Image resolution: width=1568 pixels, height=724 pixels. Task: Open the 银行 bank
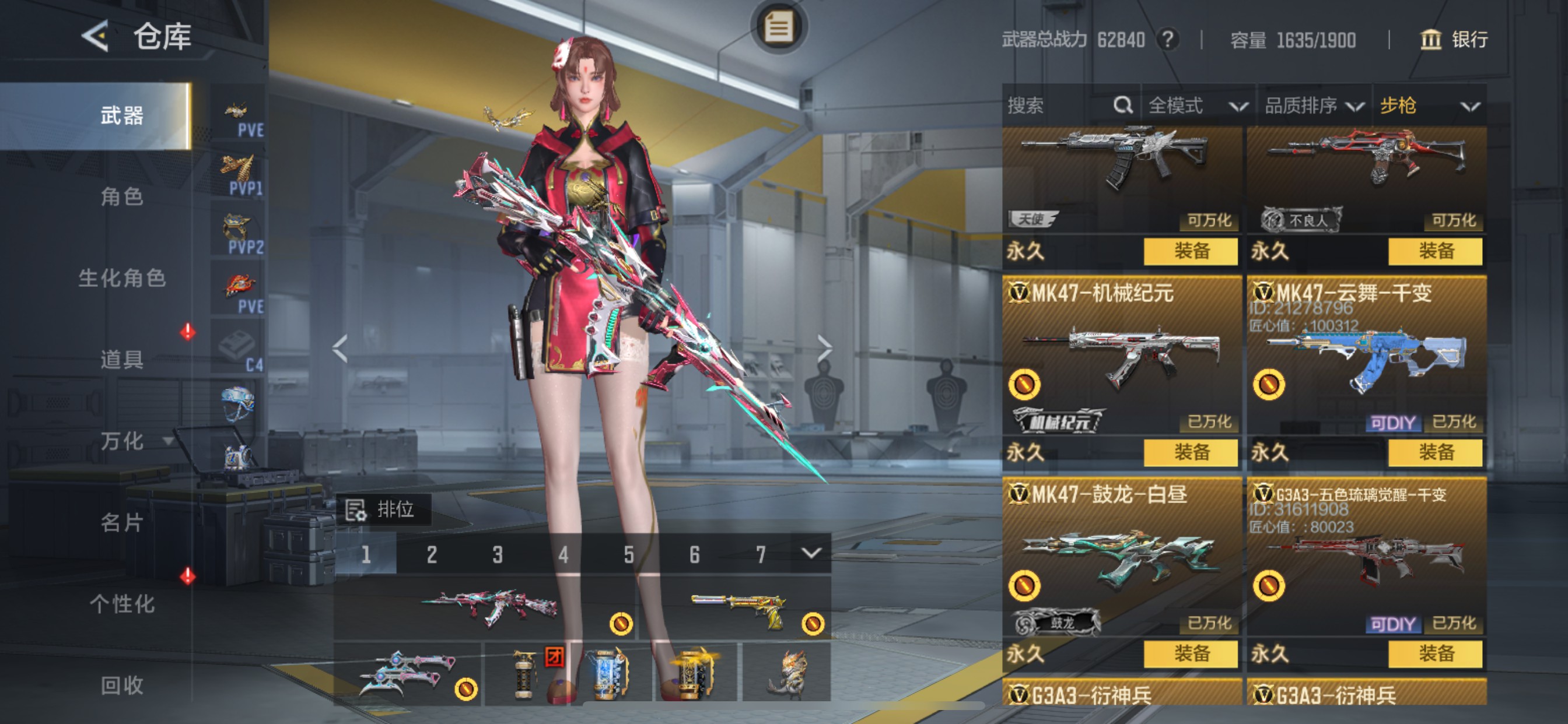(x=1454, y=40)
